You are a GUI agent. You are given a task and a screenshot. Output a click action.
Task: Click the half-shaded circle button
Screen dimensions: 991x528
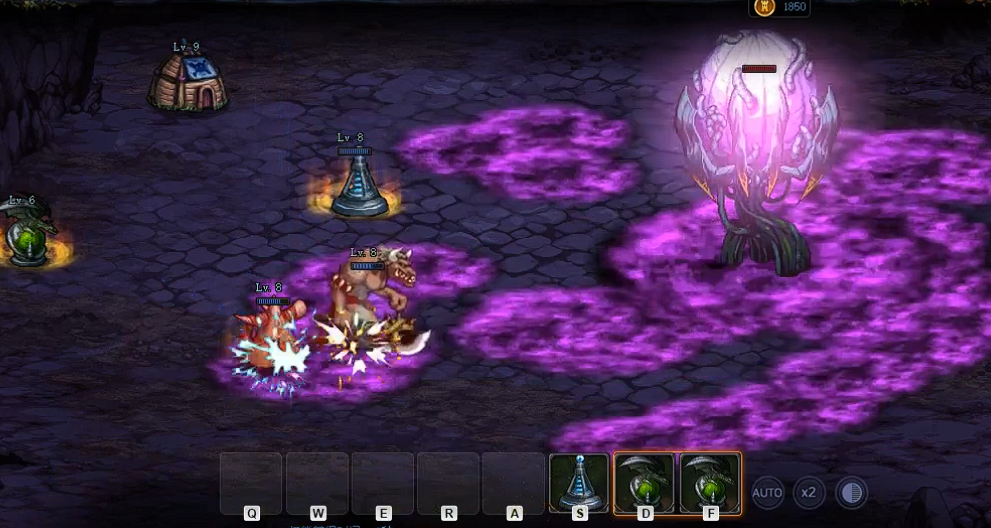[851, 492]
